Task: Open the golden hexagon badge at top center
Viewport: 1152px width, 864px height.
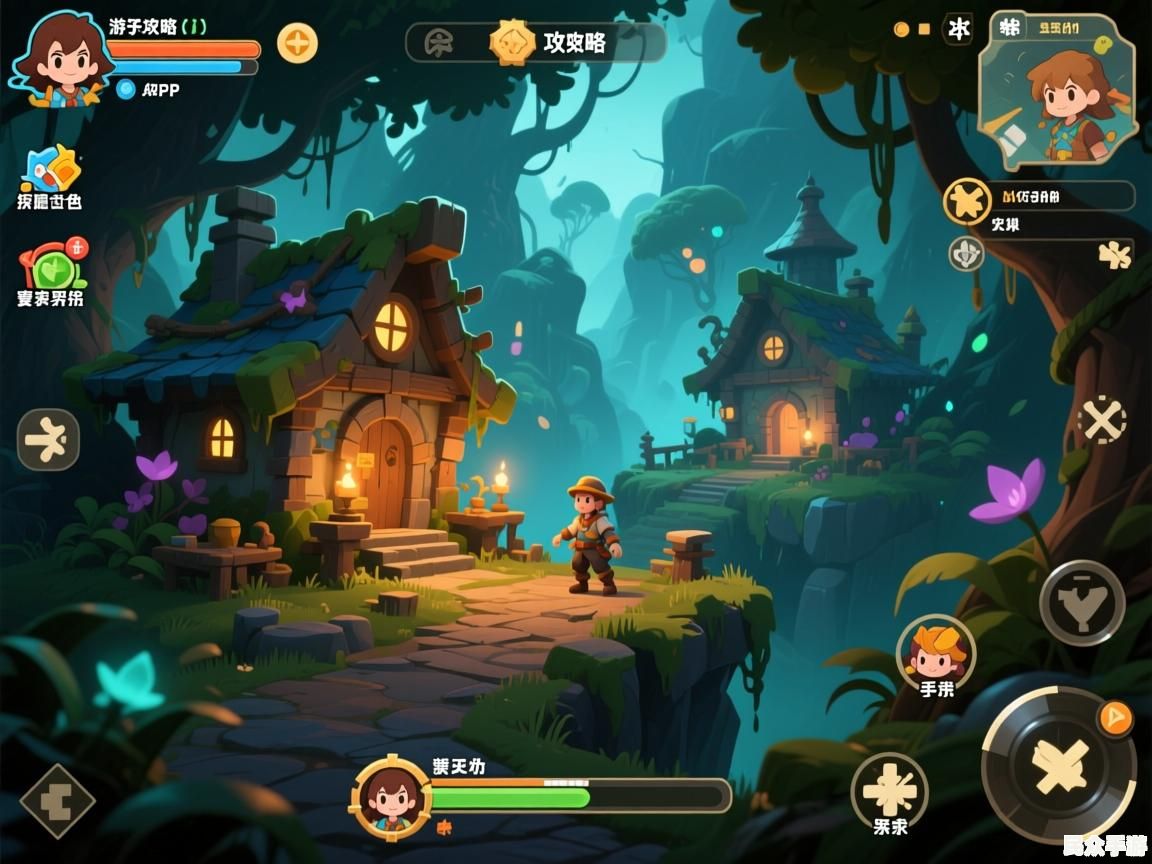Action: point(510,43)
